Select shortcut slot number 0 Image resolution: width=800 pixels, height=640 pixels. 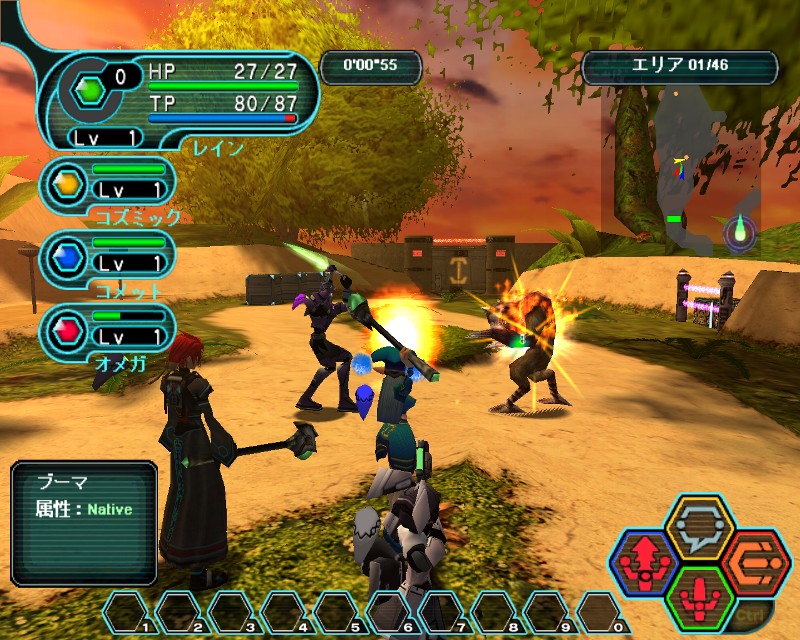coord(600,612)
